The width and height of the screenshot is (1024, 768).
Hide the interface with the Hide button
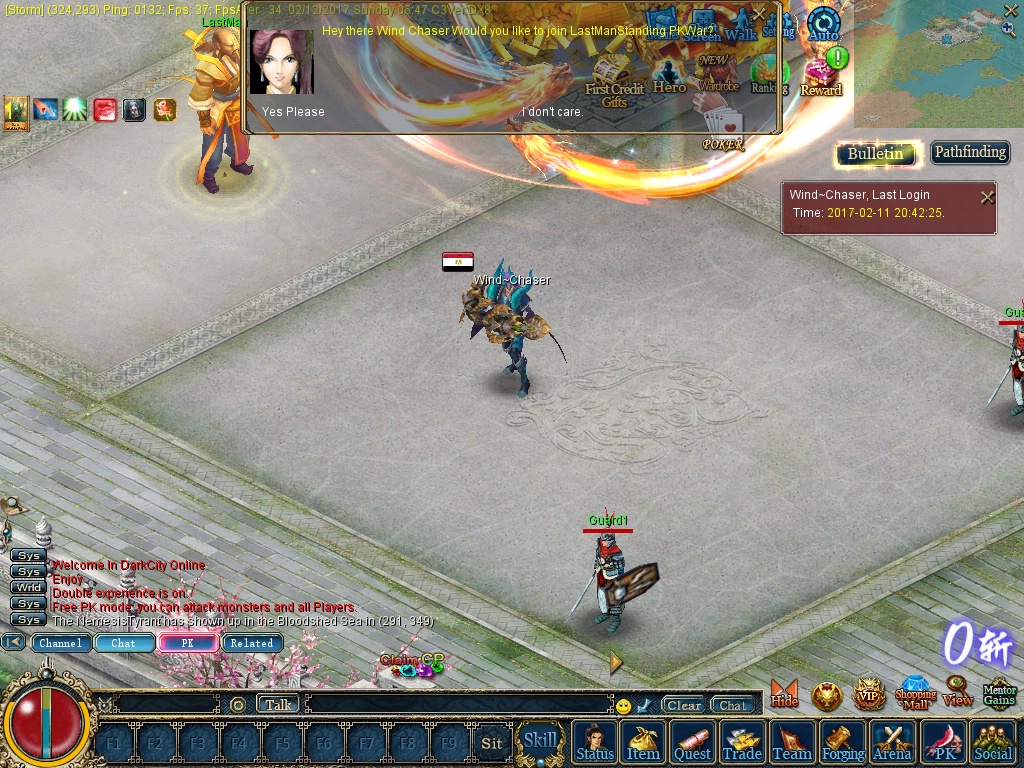coord(785,693)
